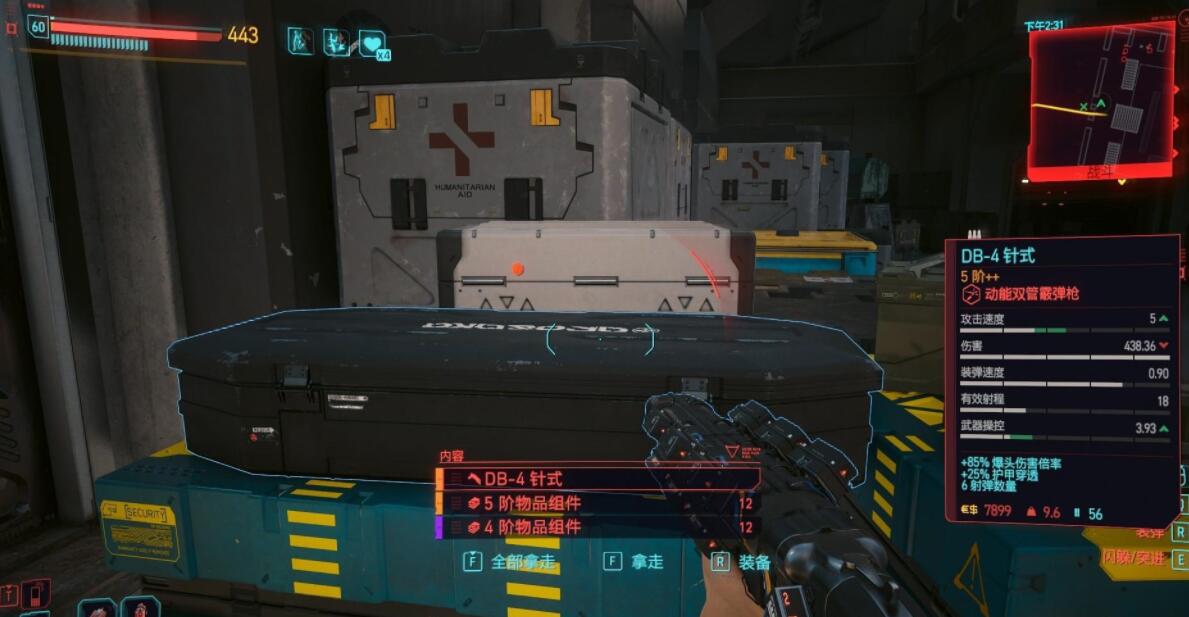Click the 拿走 take button
This screenshot has height=617, width=1189.
635,562
